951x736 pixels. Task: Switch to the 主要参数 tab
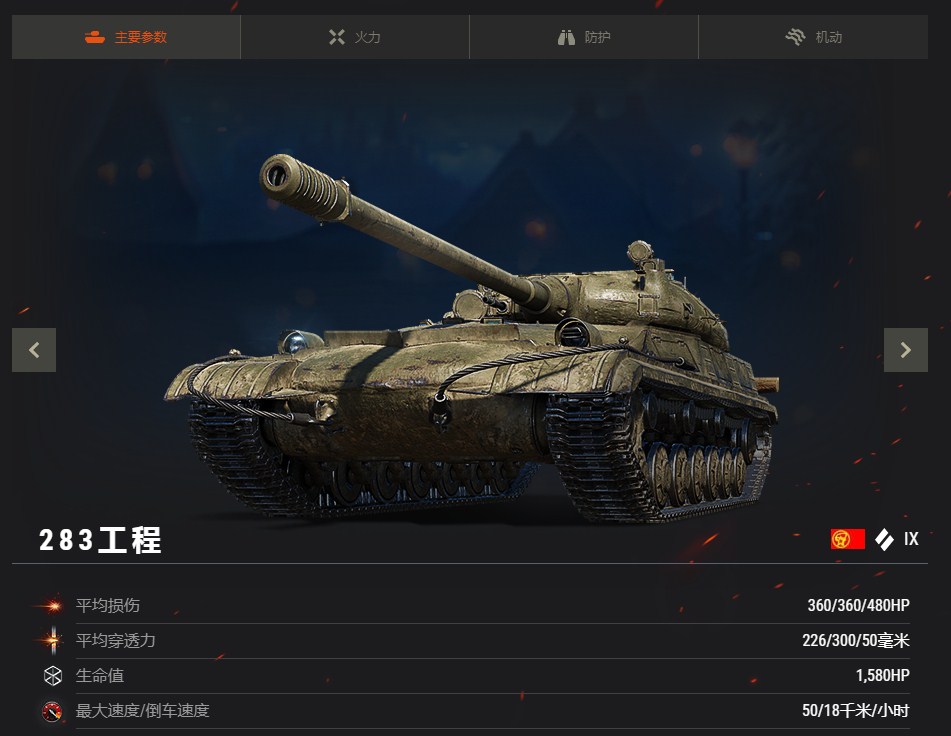coord(126,38)
